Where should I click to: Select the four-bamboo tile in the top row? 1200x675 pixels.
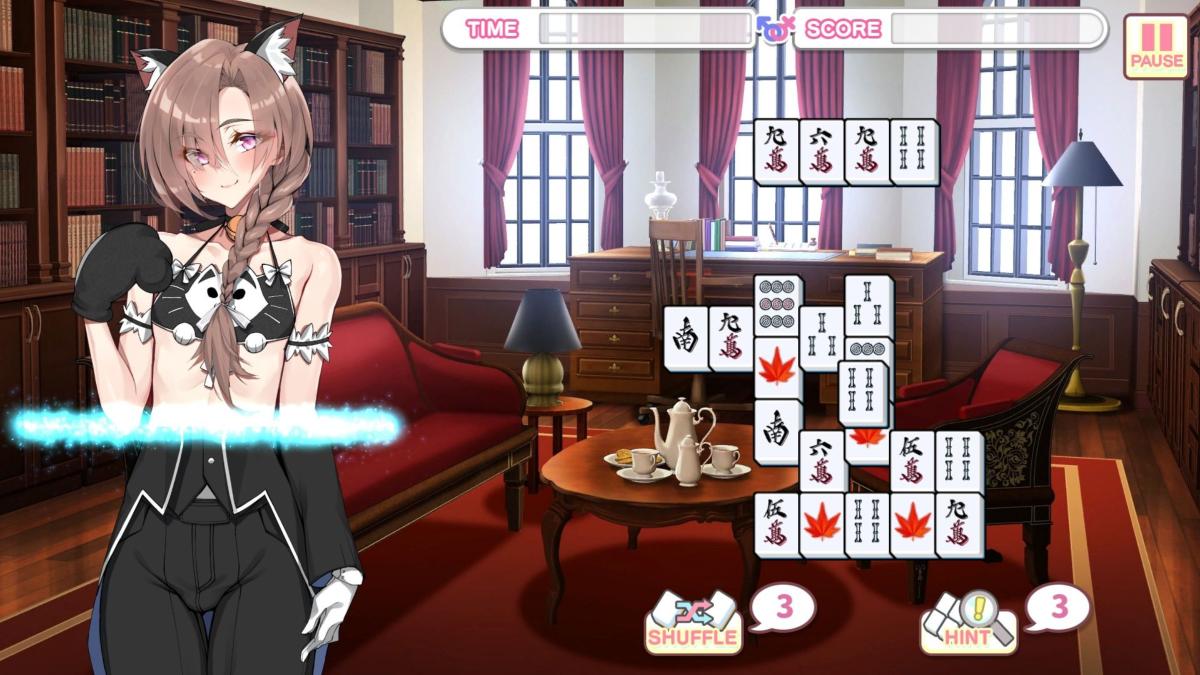pos(914,151)
